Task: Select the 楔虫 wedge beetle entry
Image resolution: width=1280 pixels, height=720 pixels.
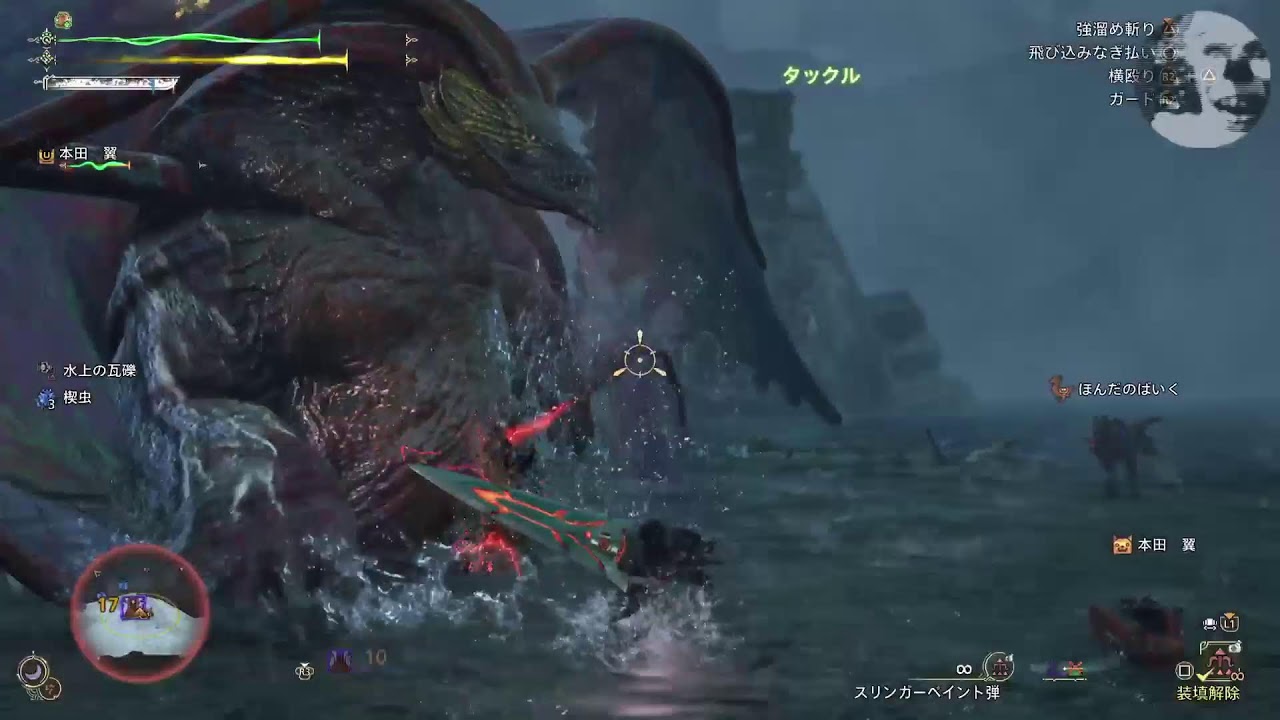Action: [x=78, y=398]
